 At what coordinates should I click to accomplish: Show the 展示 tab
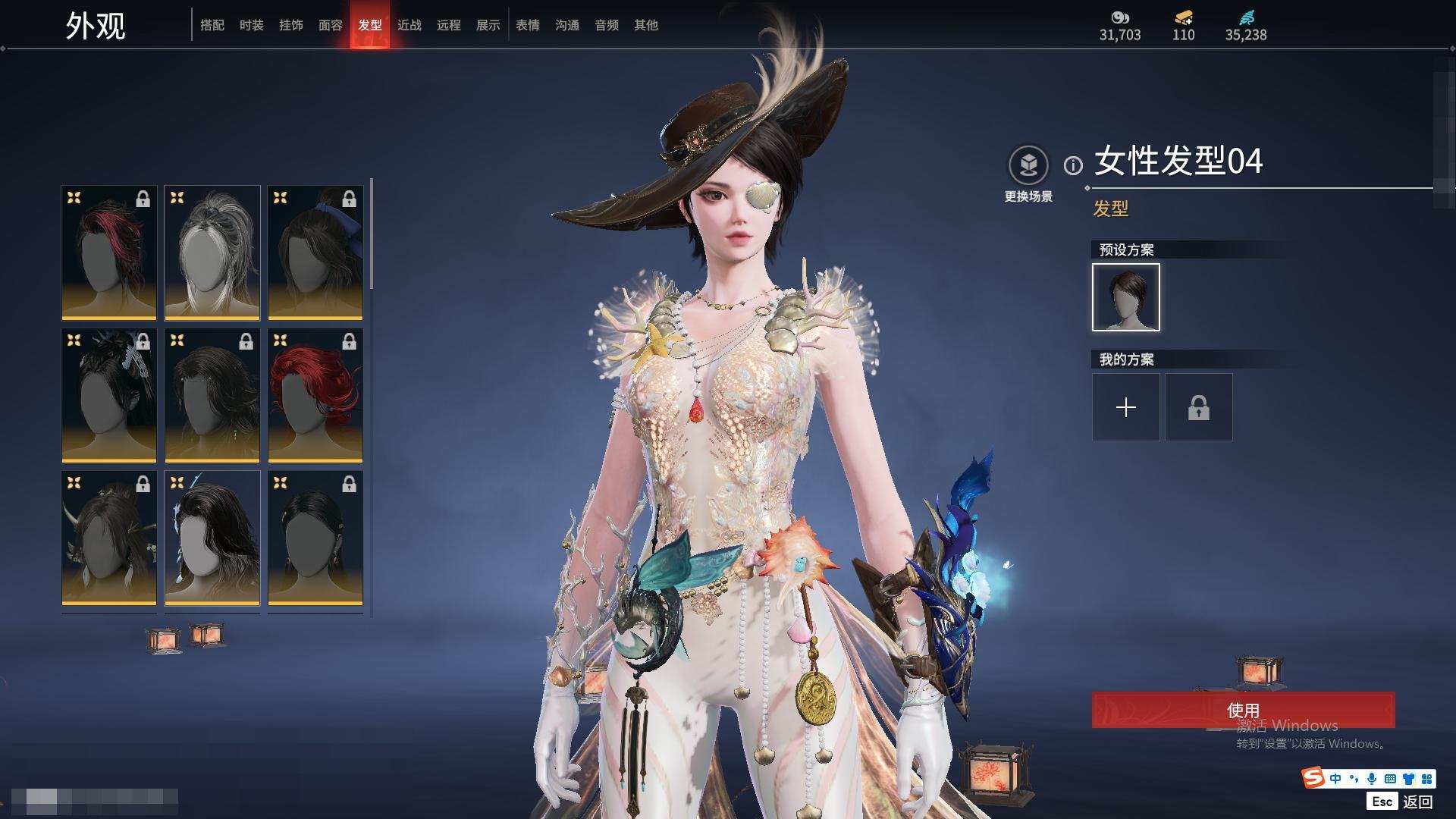(488, 25)
